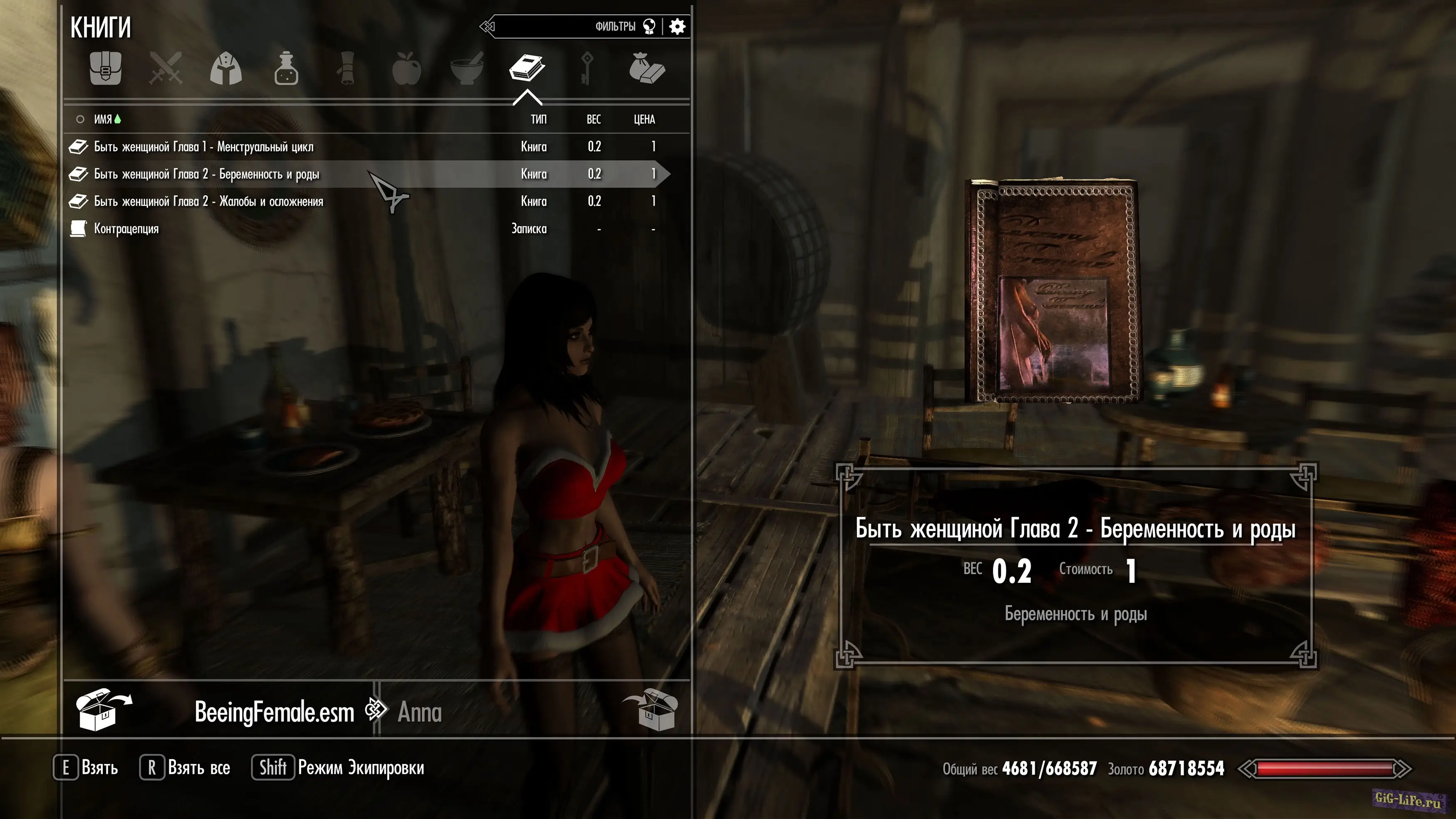Choose the Беременность и роды book row

point(206,174)
